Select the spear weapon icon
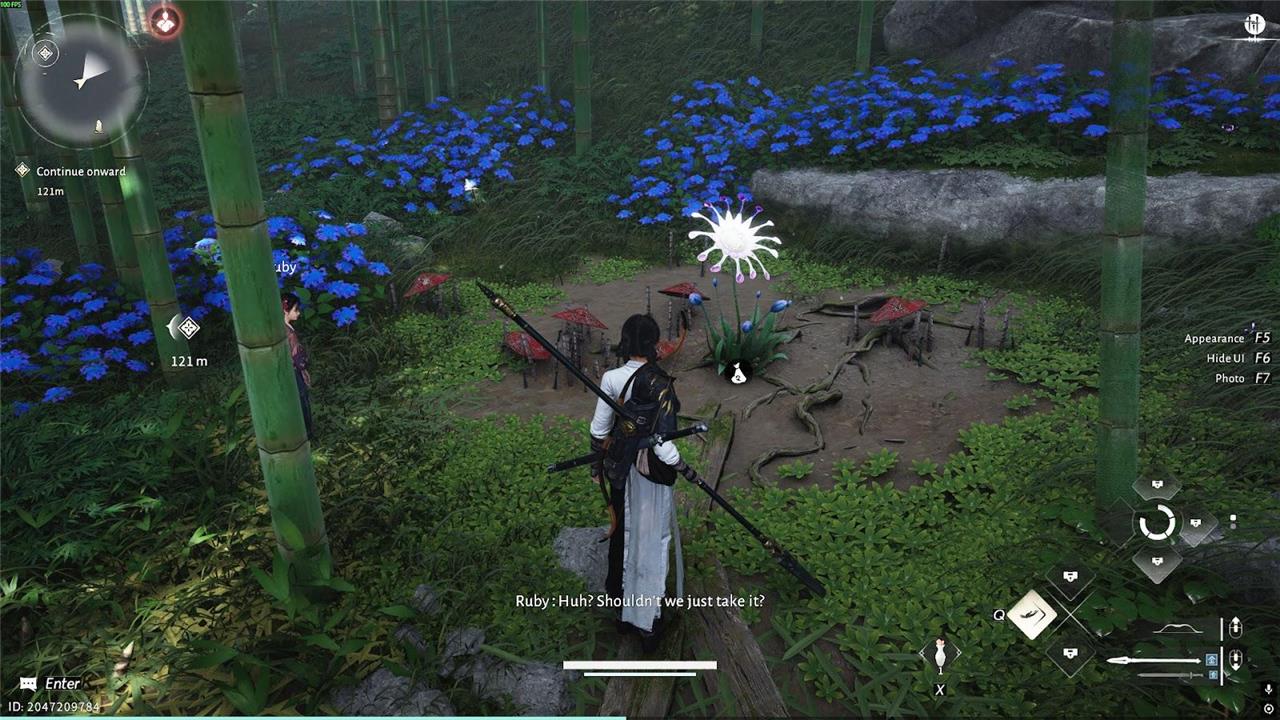 click(1155, 660)
